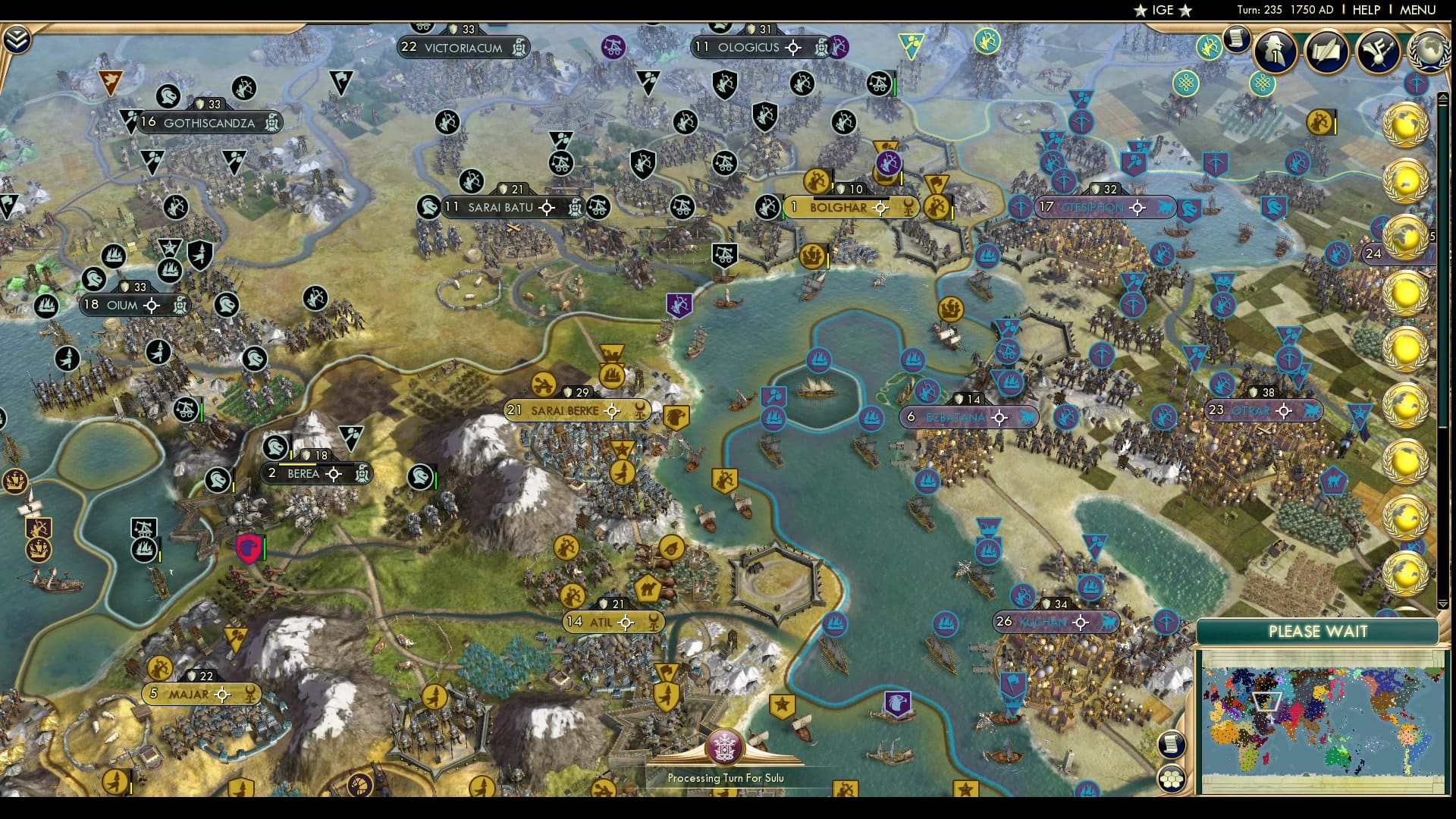Open the notification log scroll icon
The width and height of the screenshot is (1456, 819).
coord(1235,39)
